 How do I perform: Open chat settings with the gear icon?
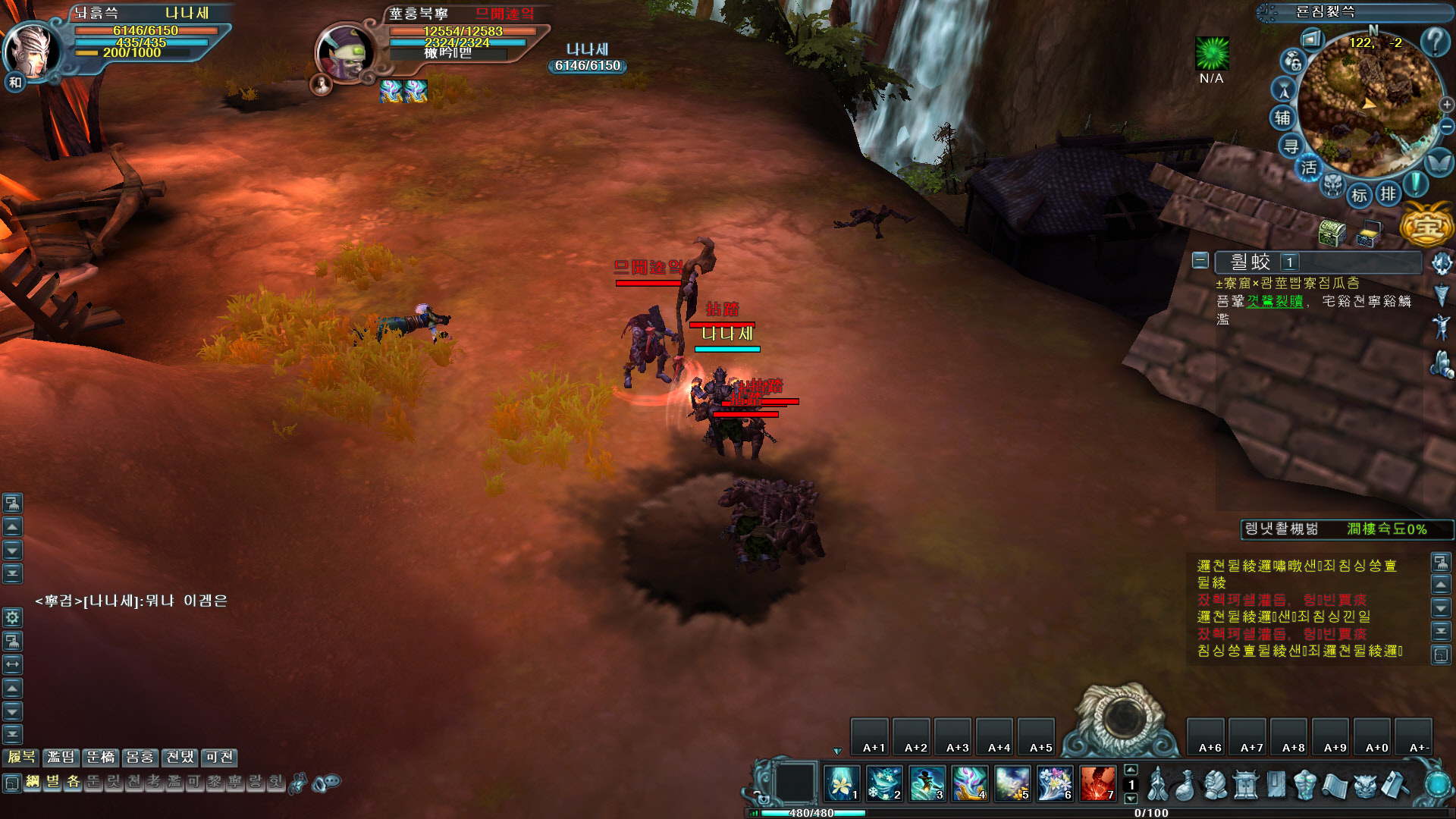12,617
